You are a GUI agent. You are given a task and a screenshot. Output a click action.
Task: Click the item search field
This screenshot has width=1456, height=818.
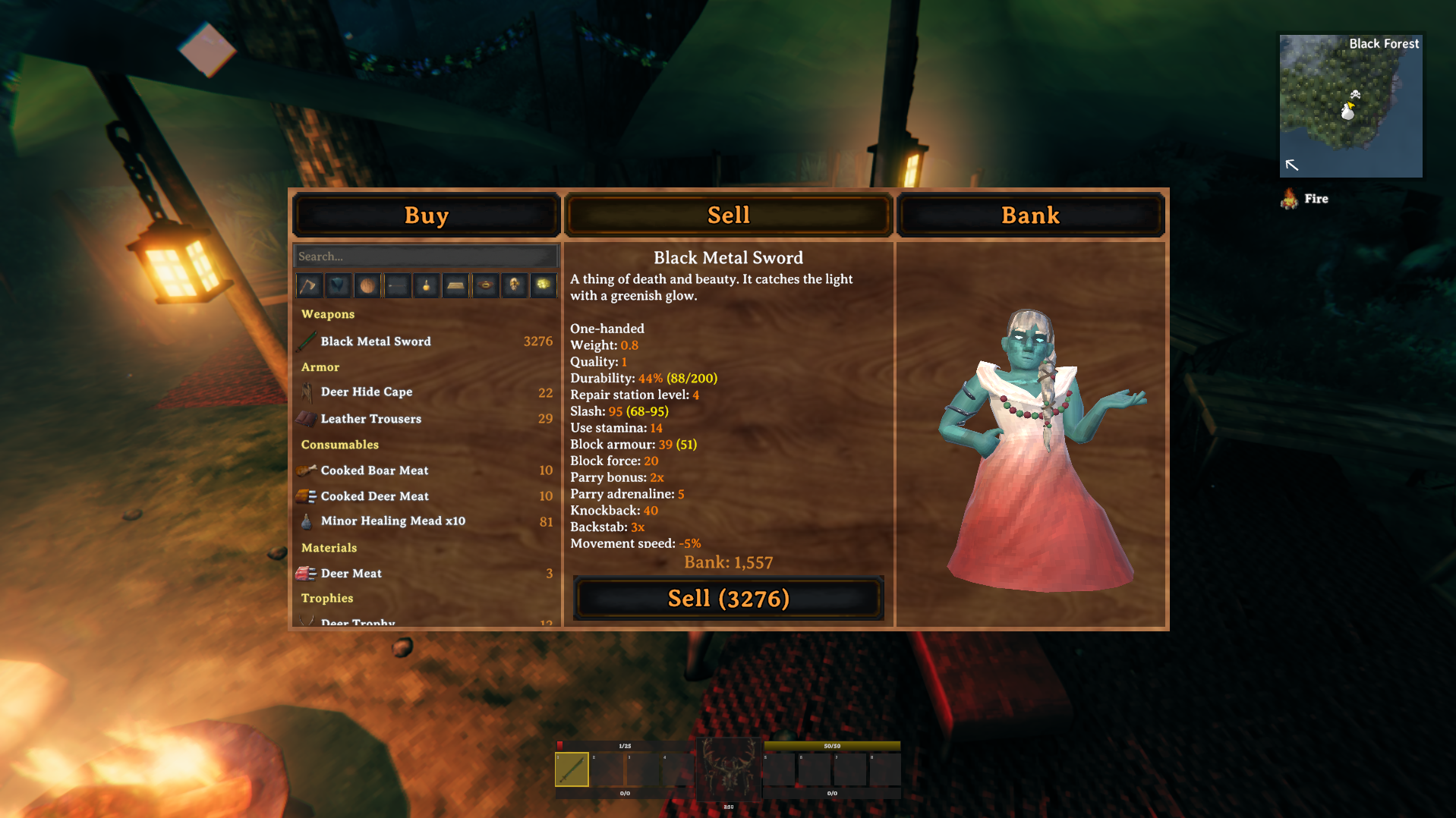point(425,256)
